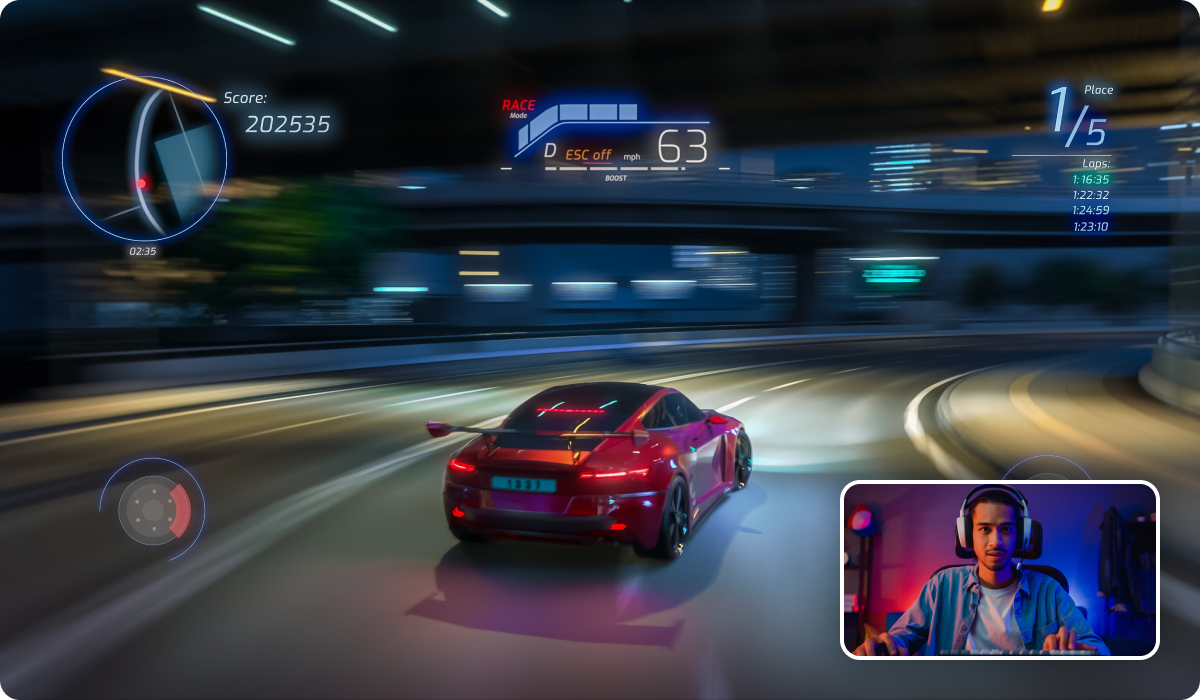Toggle the ESC off indicator
This screenshot has width=1200, height=700.
(x=588, y=155)
